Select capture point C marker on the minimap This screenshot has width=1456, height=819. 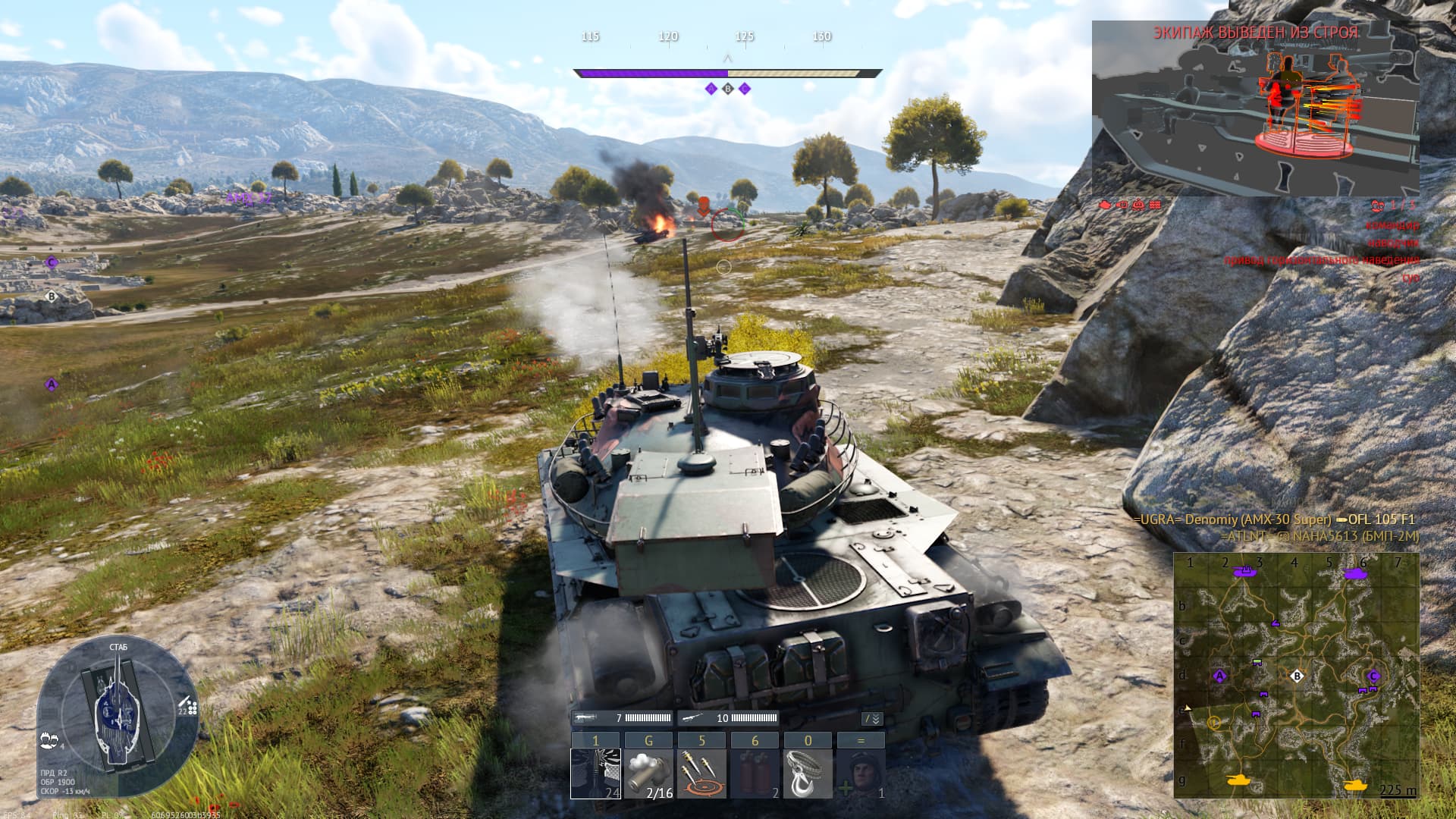coord(1373,676)
